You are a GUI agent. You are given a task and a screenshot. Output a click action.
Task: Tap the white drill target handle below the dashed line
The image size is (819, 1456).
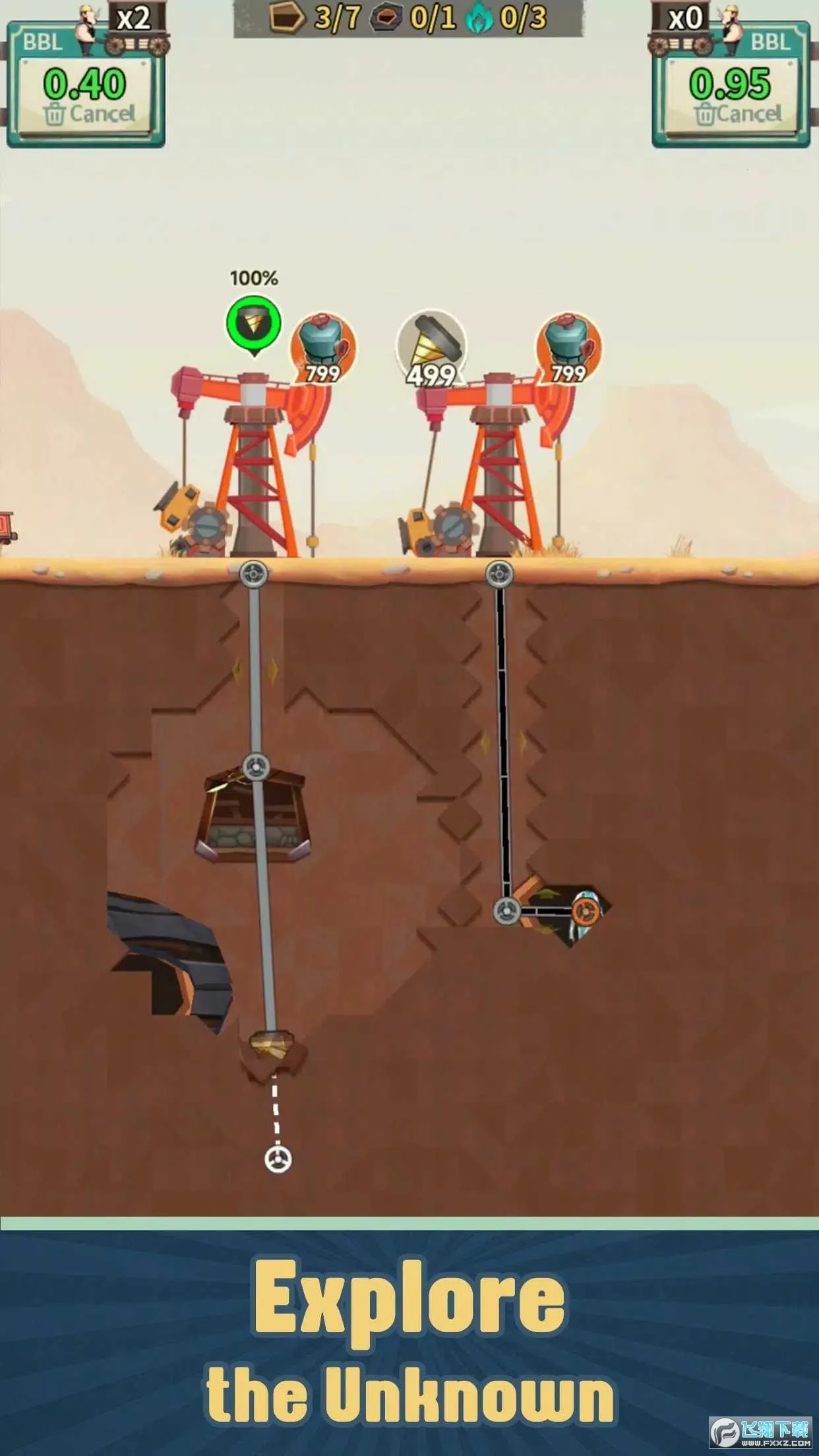[278, 1159]
